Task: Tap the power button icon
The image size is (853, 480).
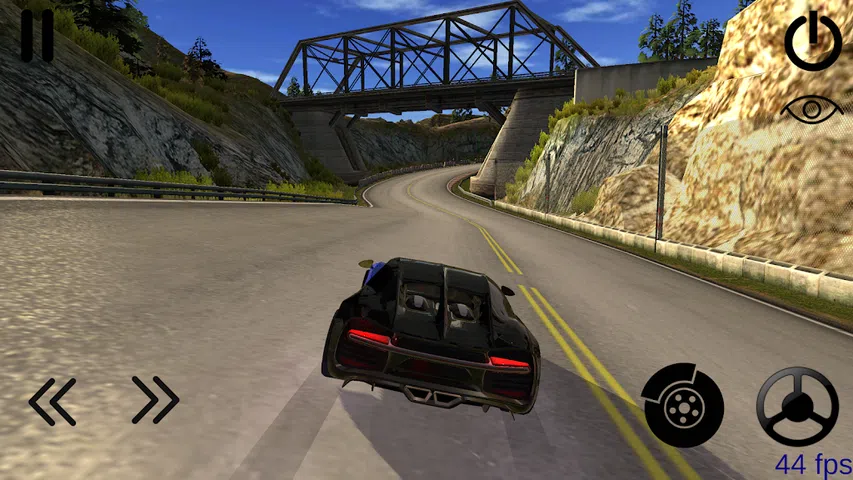Action: [812, 42]
